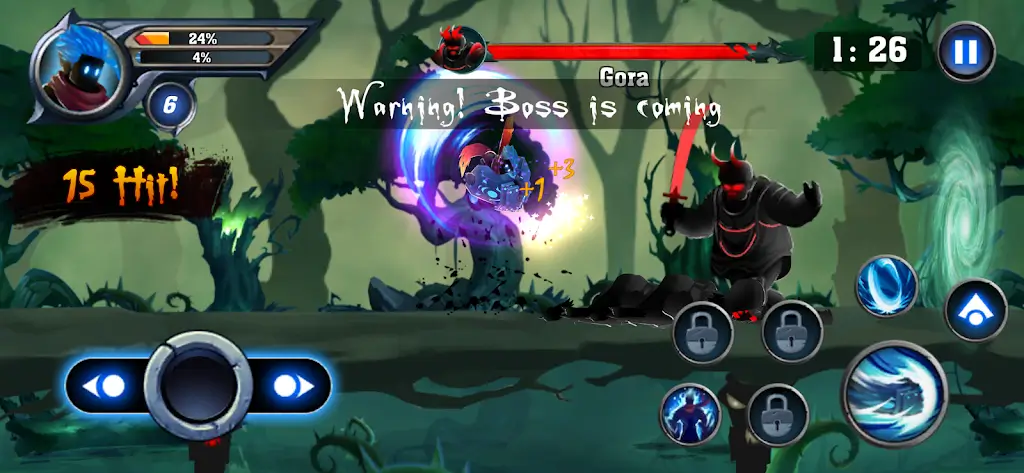
Task: Tap the jump up-arrow button
Action: point(975,310)
